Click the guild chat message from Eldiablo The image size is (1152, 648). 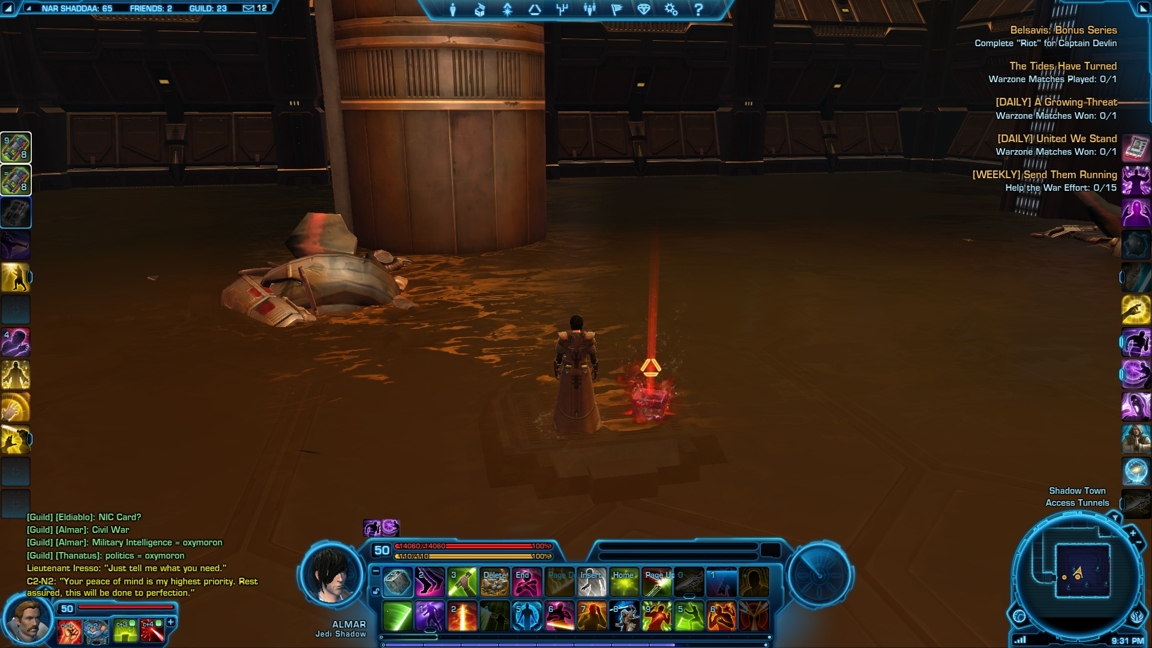[x=84, y=517]
